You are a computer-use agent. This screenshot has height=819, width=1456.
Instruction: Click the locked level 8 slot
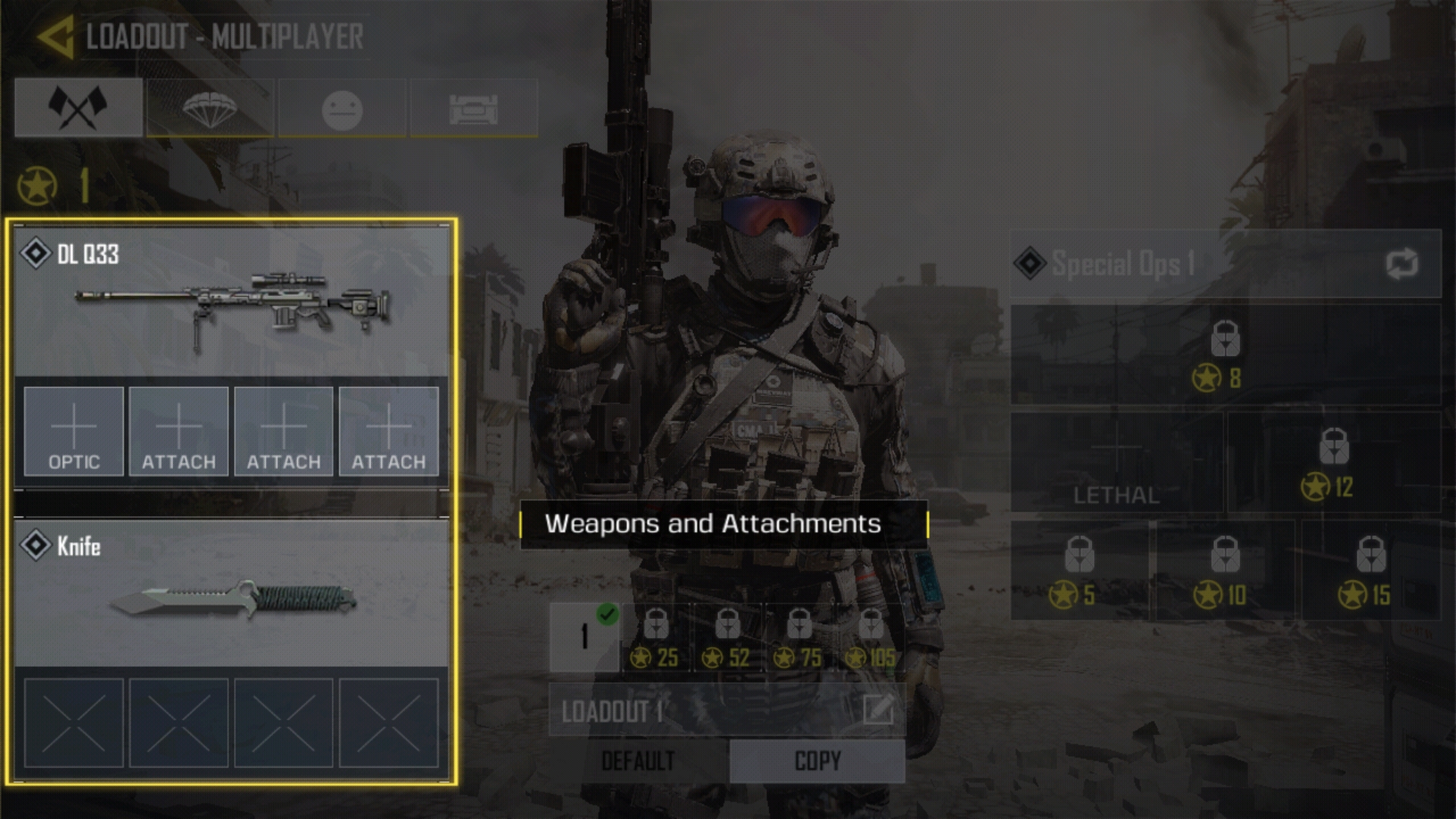(1225, 355)
